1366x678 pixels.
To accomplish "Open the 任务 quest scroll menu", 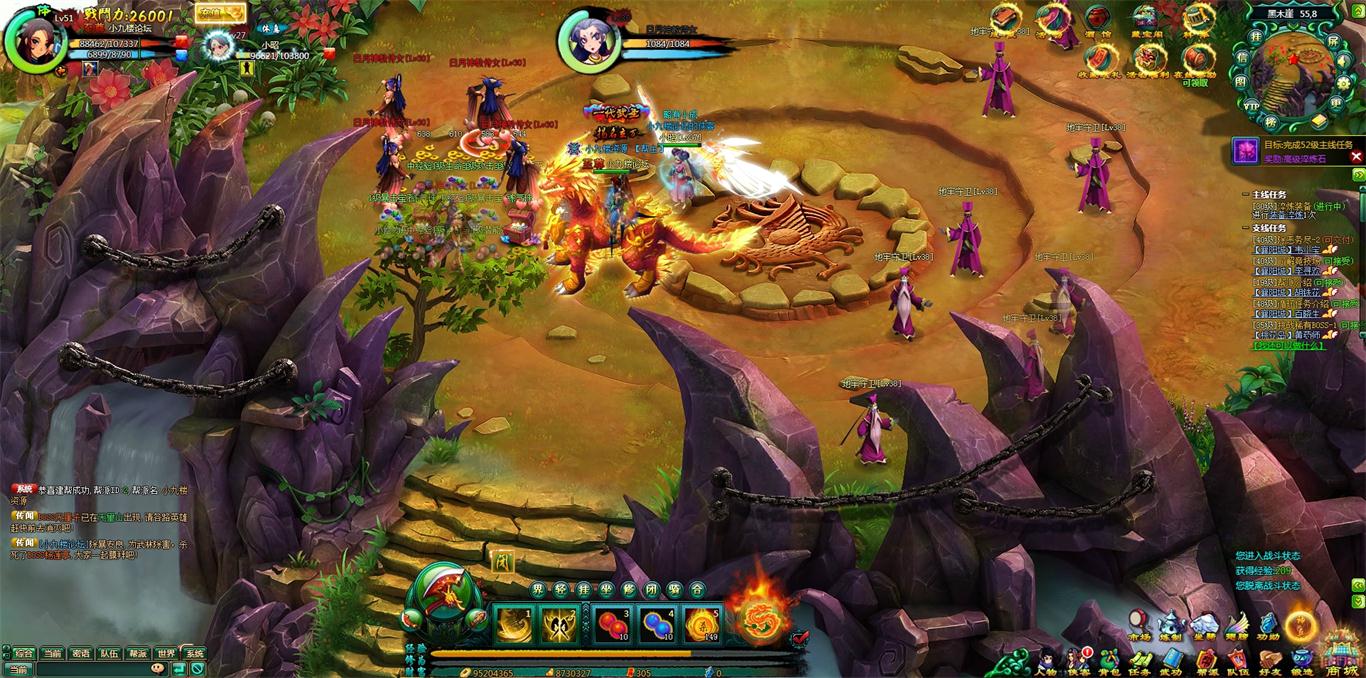I will (1140, 660).
